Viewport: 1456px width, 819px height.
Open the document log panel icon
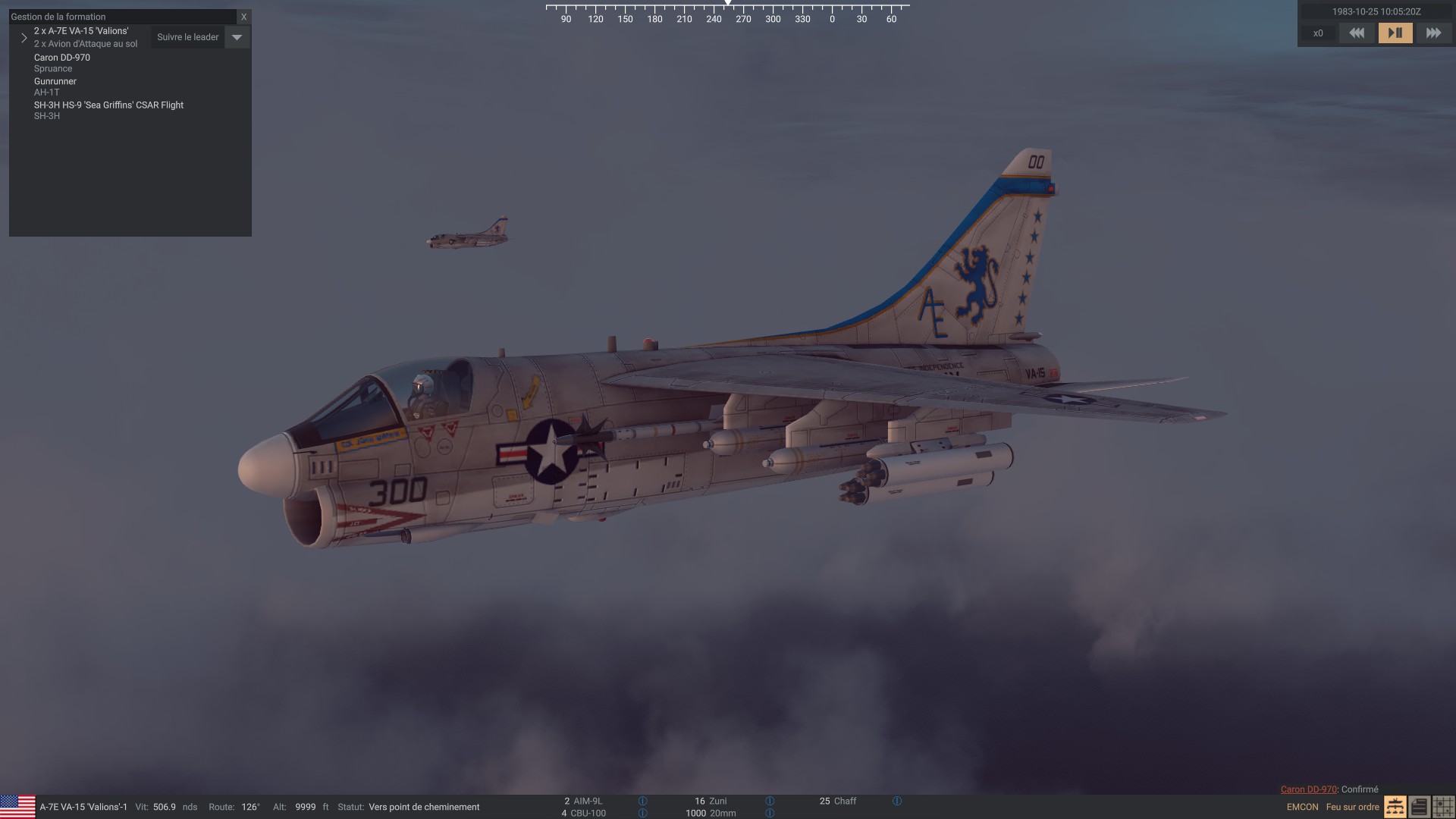click(1419, 807)
